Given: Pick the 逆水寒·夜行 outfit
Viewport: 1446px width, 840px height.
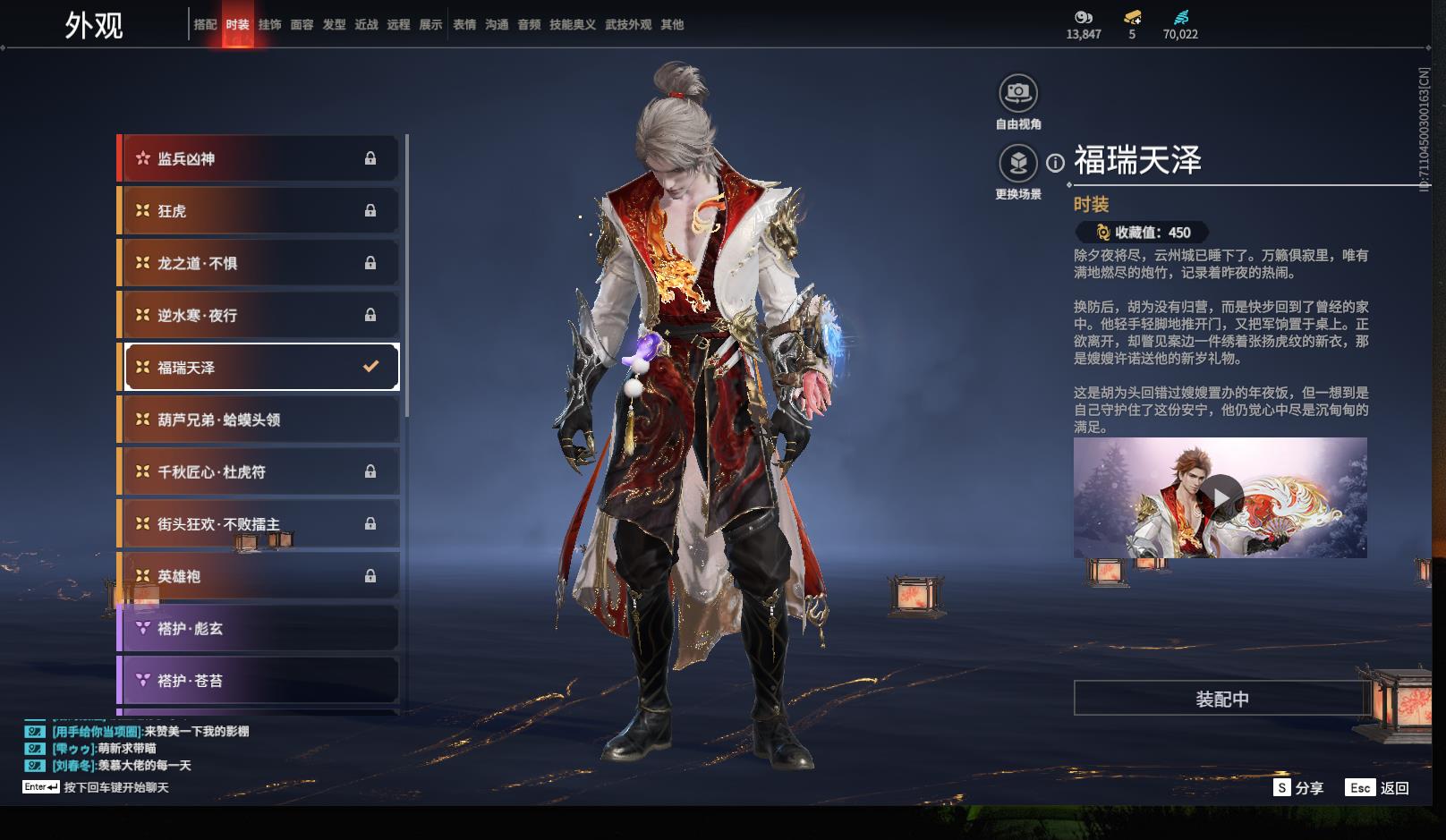Looking at the screenshot, I should click(x=259, y=315).
